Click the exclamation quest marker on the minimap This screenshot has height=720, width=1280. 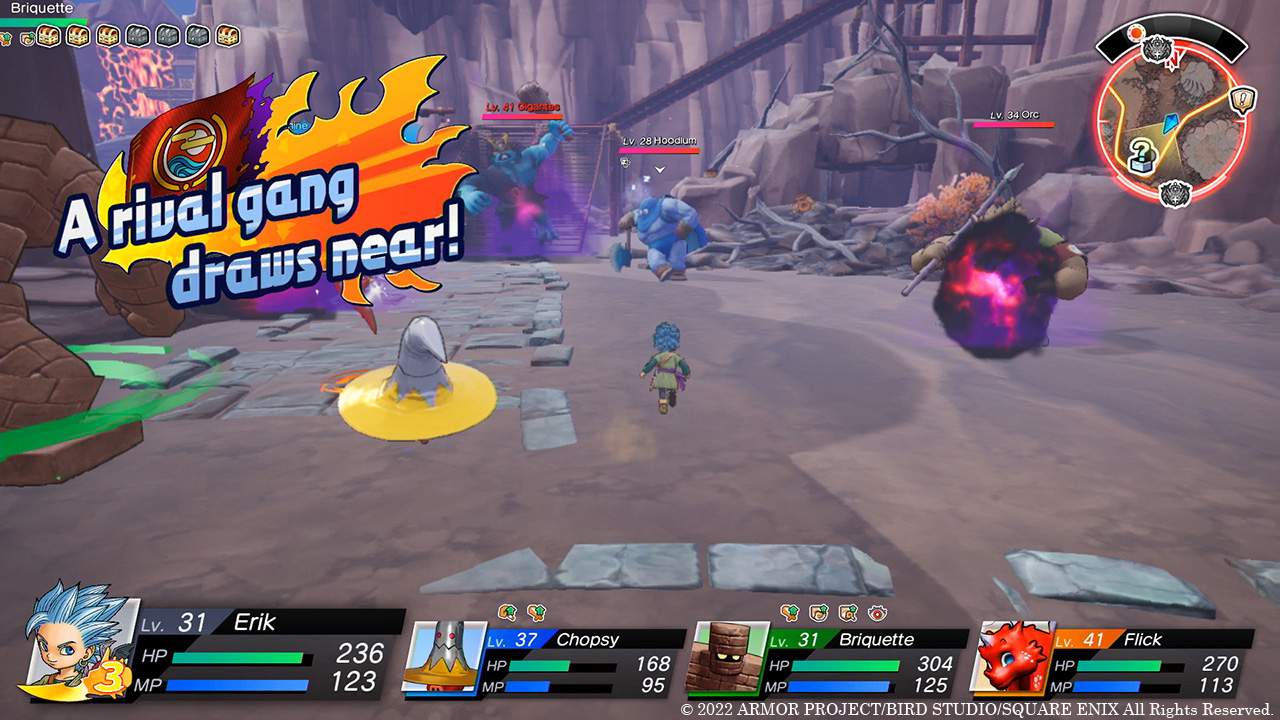1242,100
